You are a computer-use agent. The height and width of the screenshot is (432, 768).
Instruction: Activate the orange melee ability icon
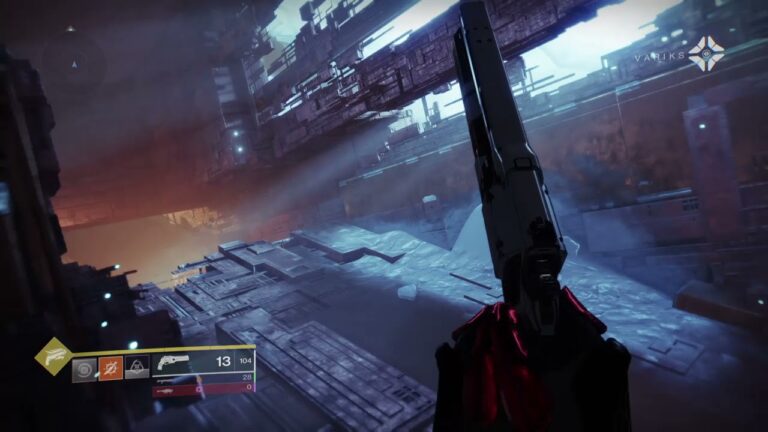tap(110, 368)
